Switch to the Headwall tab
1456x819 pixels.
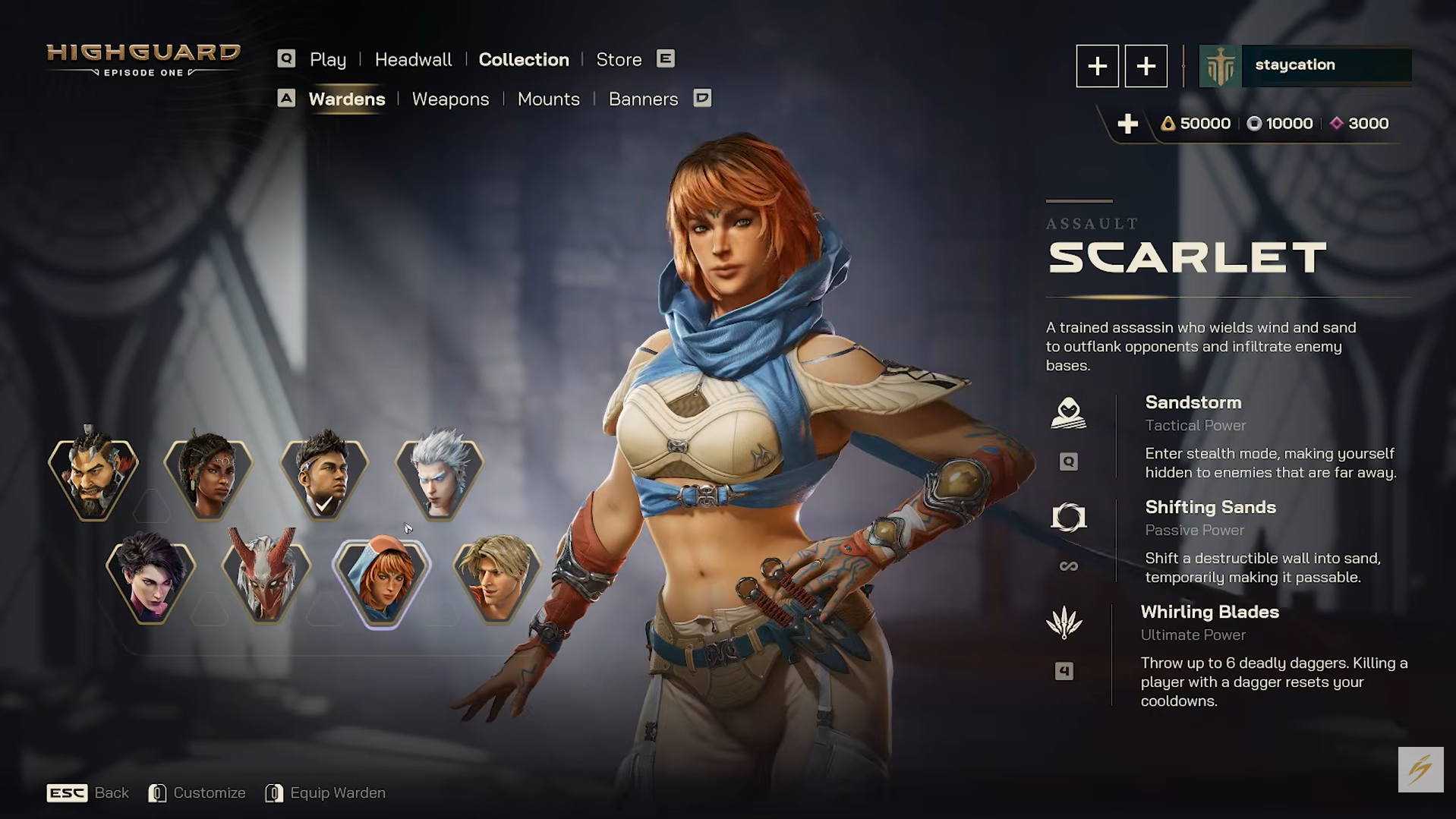[x=413, y=59]
